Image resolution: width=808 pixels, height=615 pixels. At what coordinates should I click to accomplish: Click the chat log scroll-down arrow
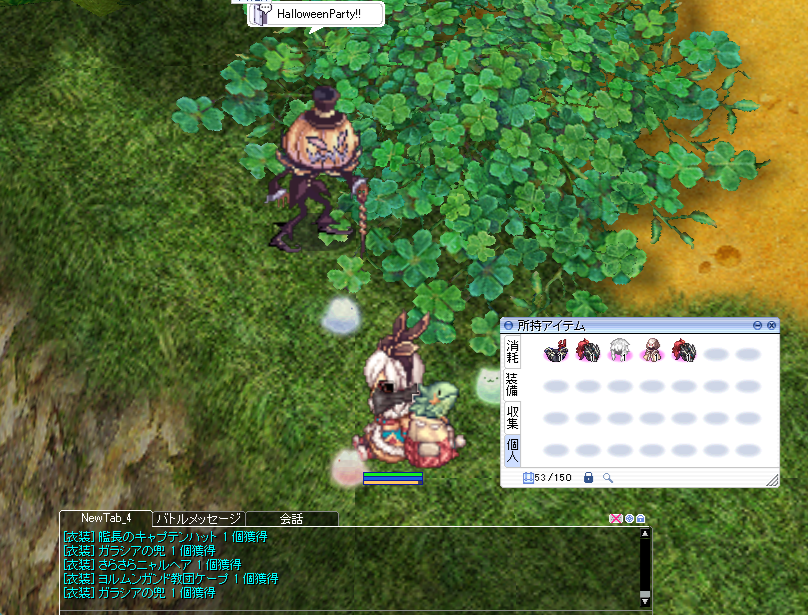pyautogui.click(x=644, y=599)
